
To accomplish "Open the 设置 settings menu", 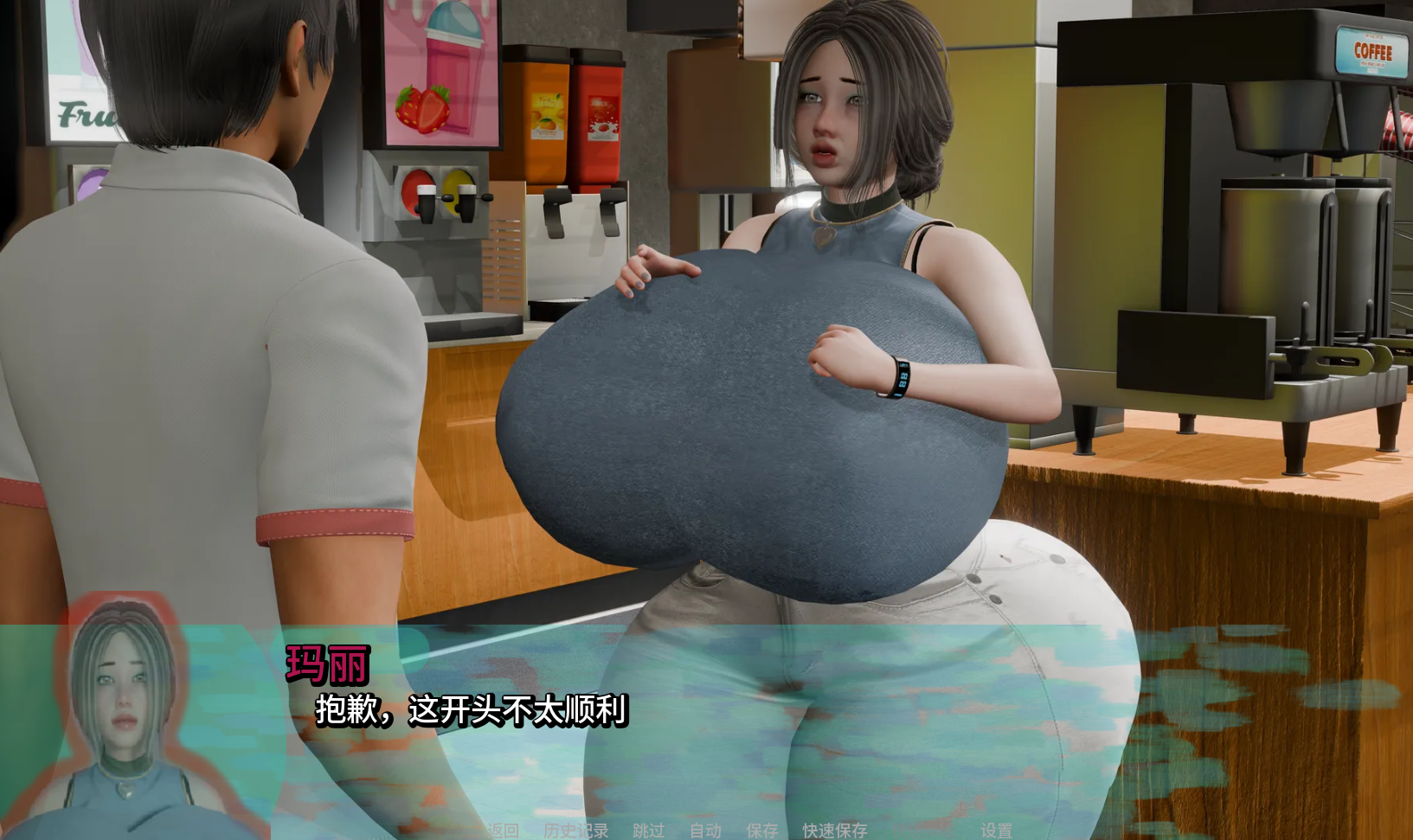I will click(x=996, y=830).
